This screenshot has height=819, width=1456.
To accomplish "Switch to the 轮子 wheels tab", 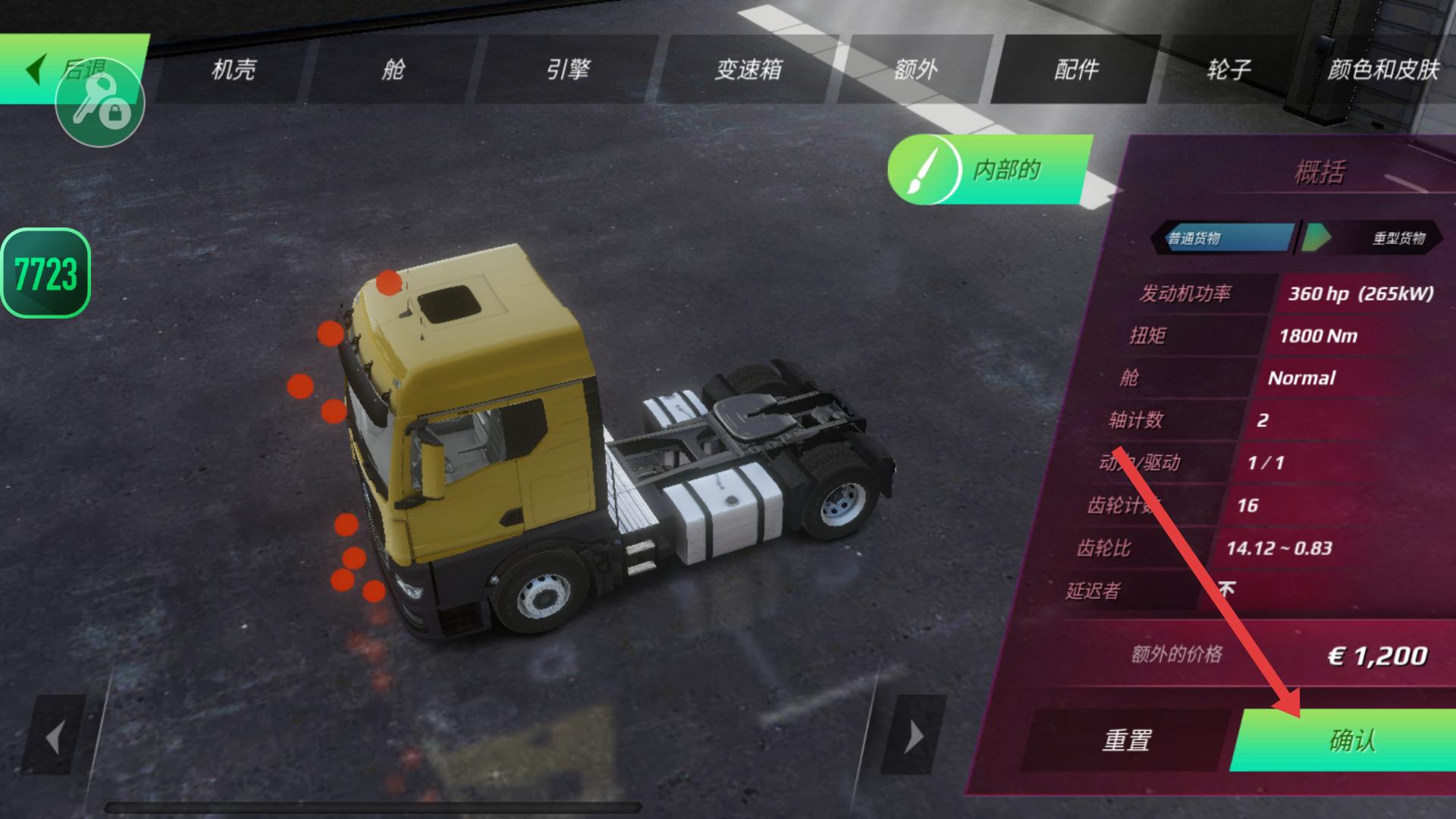I will [x=1228, y=70].
